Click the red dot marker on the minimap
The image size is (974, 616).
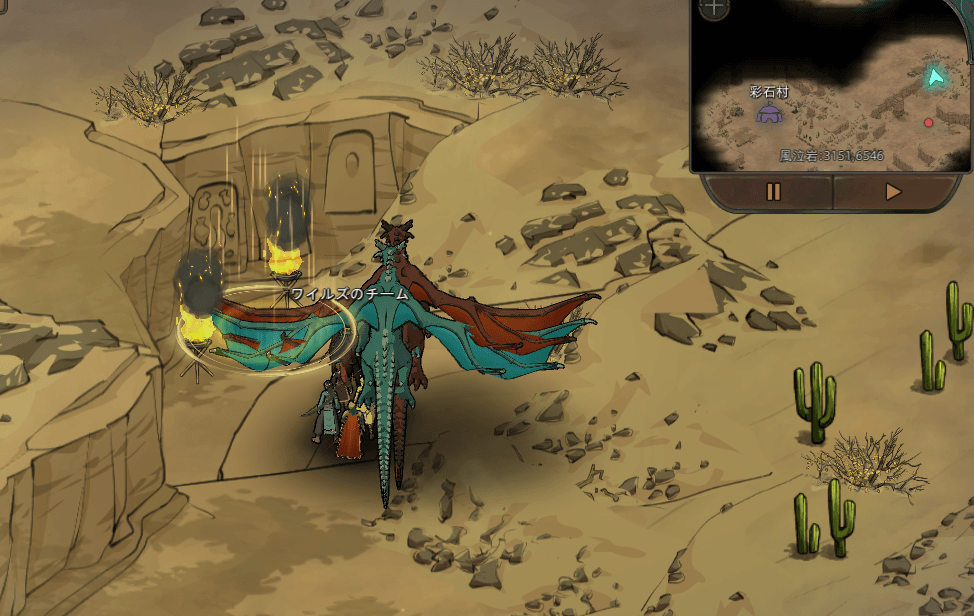(x=928, y=122)
